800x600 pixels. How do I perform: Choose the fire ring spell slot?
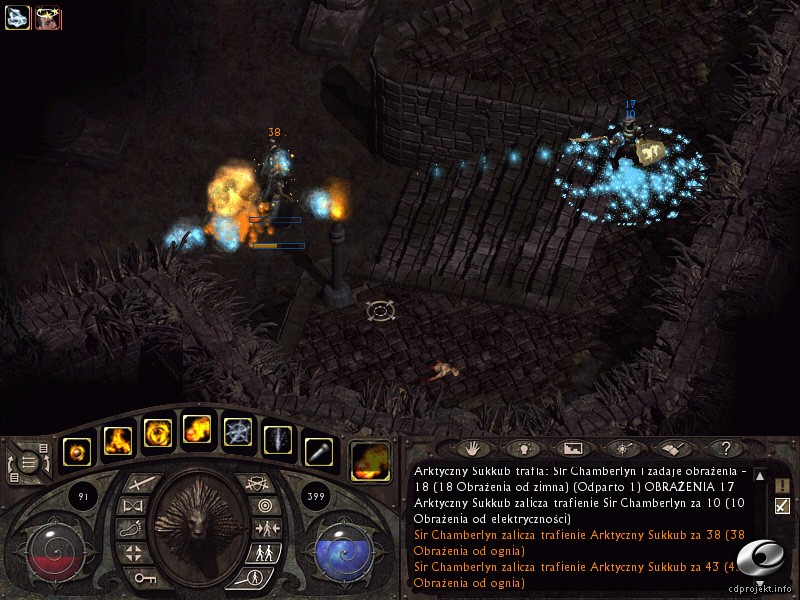point(158,433)
